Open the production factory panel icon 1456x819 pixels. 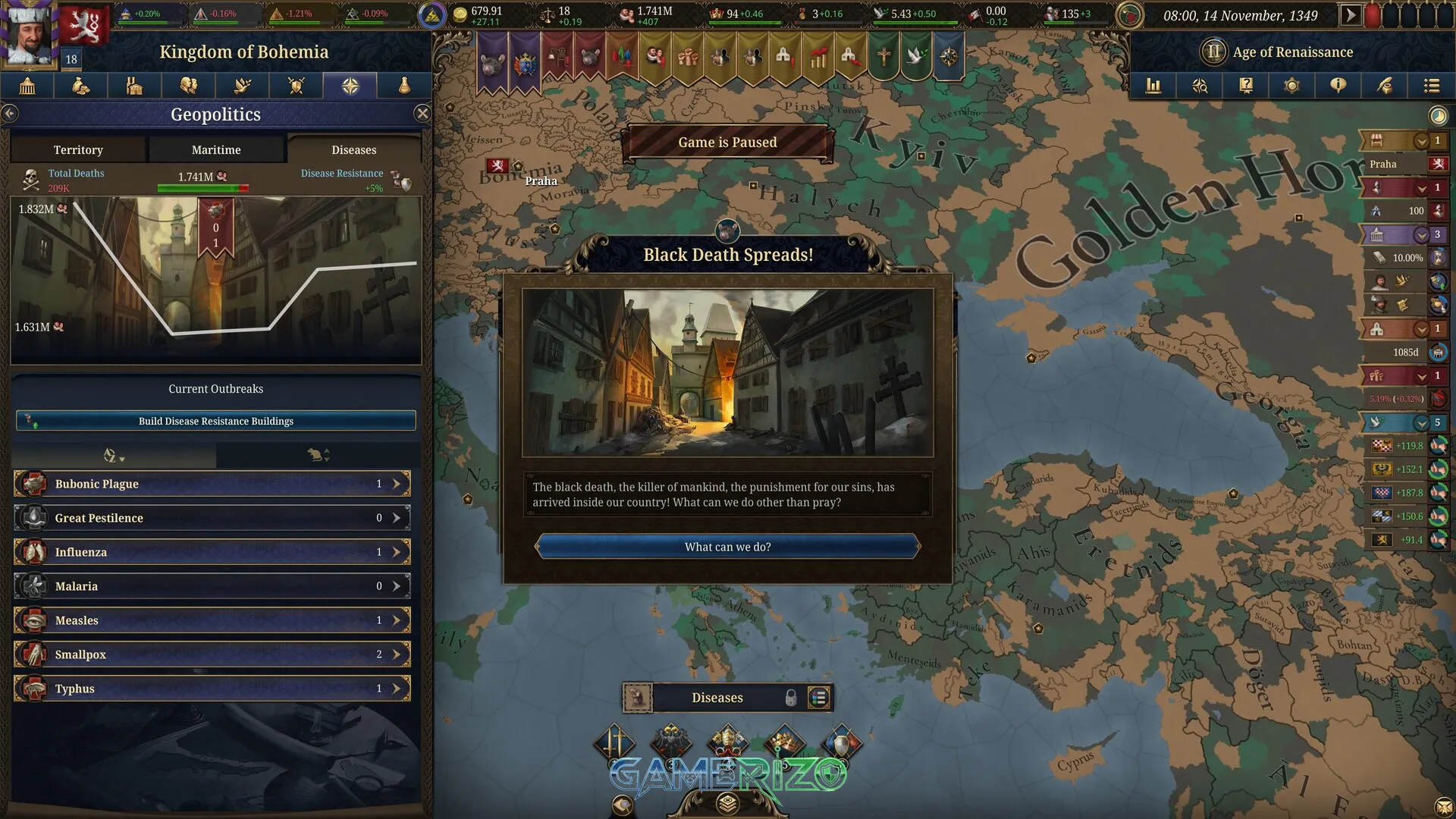(x=134, y=86)
